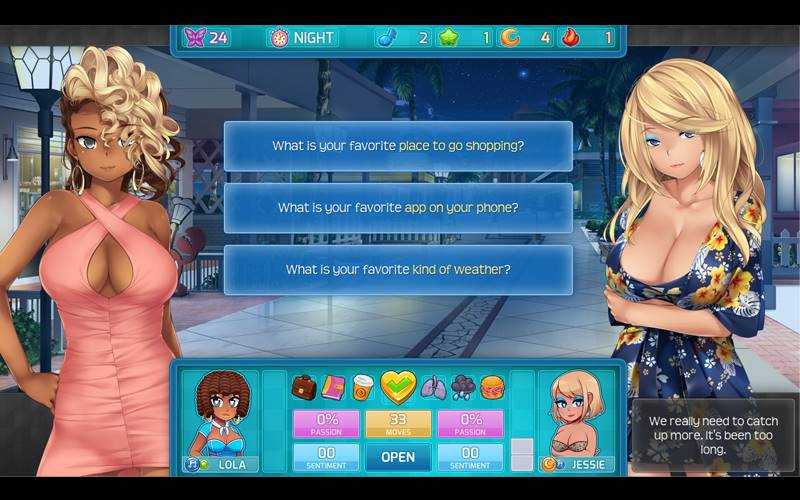Choose the favorite app on your phone question

coord(398,208)
